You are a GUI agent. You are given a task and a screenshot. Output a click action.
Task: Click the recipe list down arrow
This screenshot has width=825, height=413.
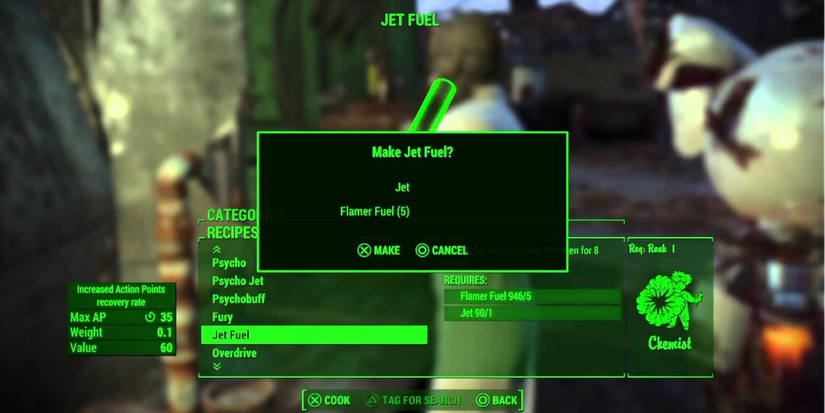216,367
